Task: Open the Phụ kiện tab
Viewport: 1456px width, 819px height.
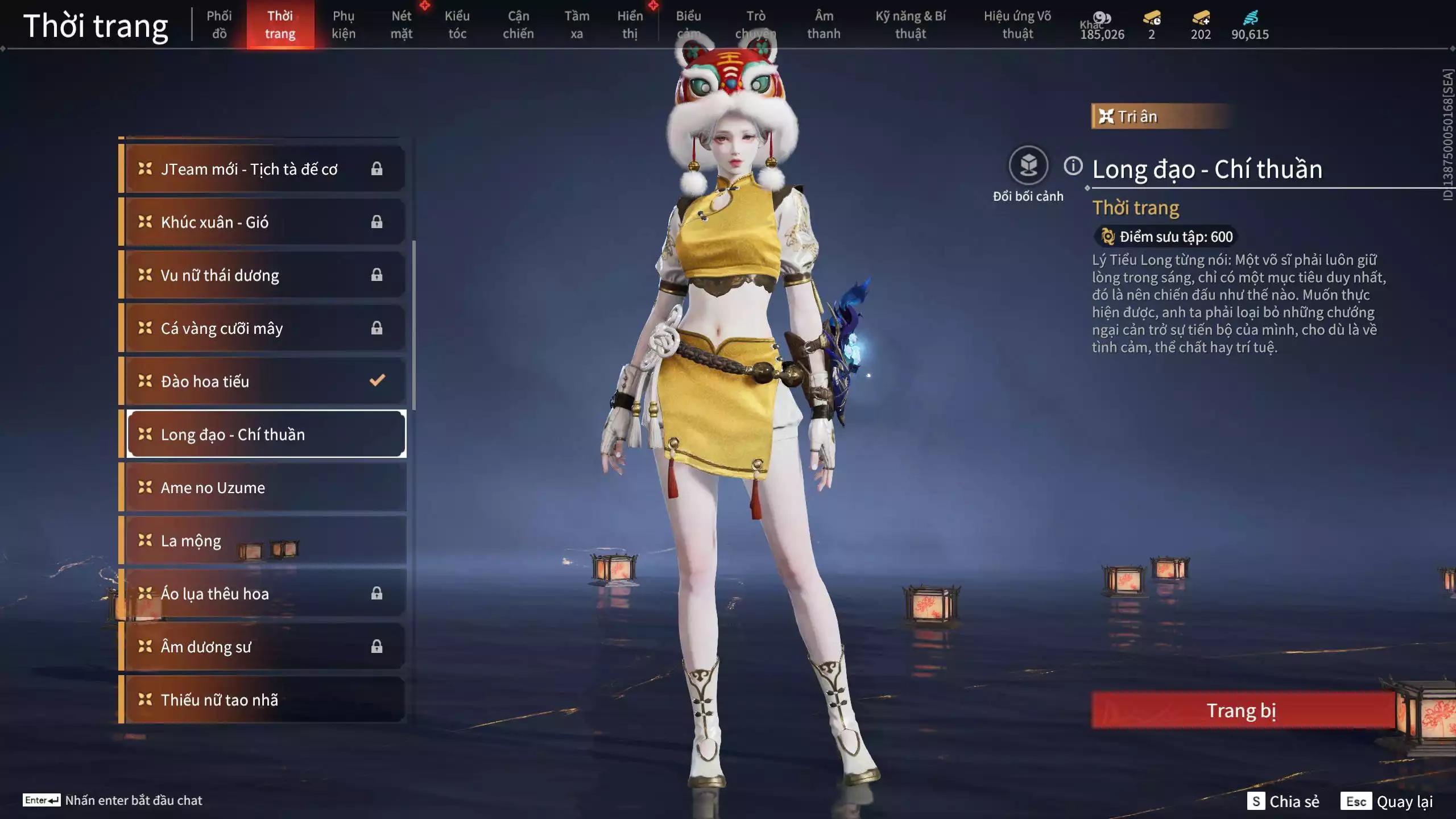Action: [344, 25]
